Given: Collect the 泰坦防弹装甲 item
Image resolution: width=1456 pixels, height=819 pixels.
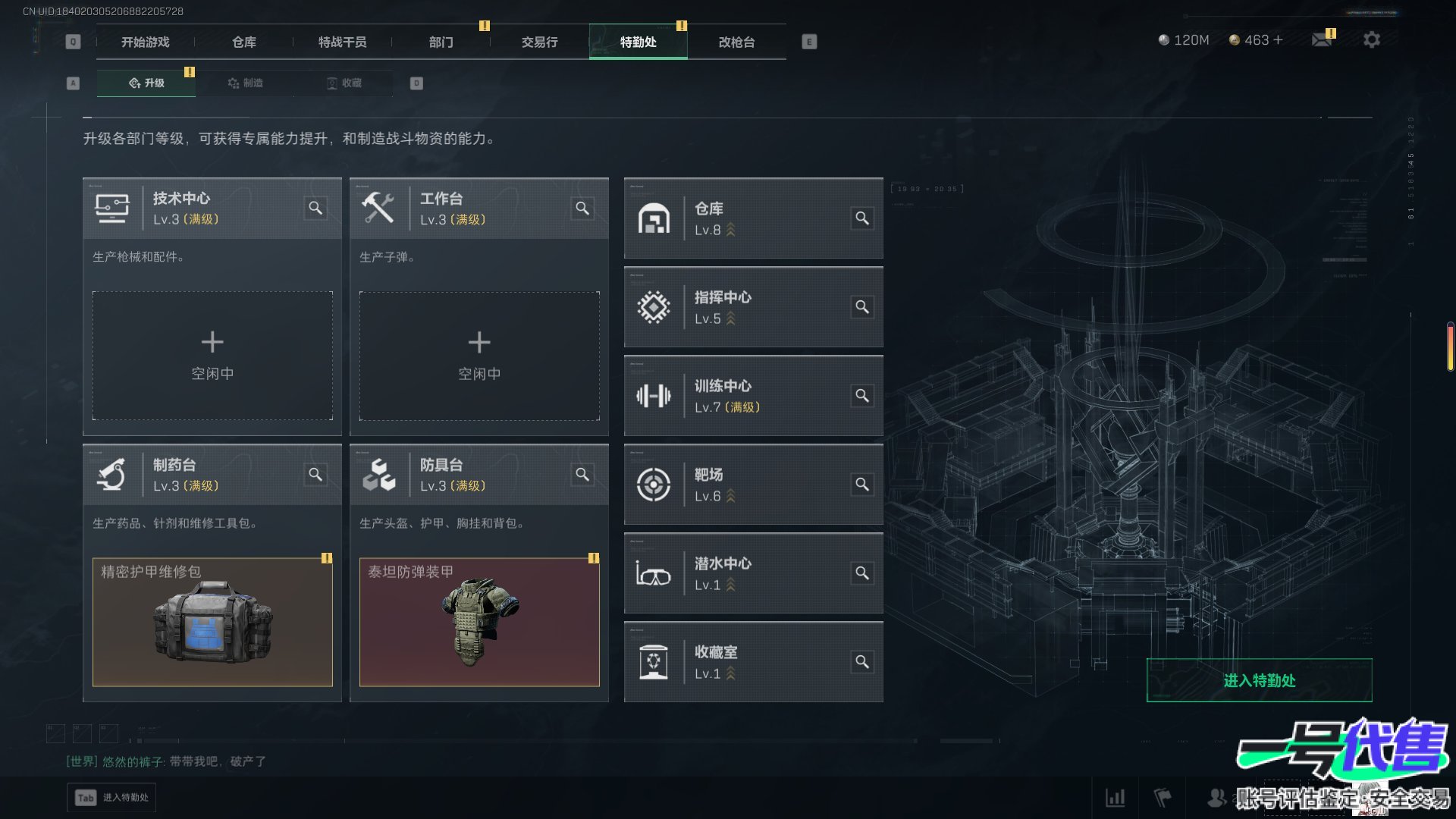Looking at the screenshot, I should click(x=479, y=622).
